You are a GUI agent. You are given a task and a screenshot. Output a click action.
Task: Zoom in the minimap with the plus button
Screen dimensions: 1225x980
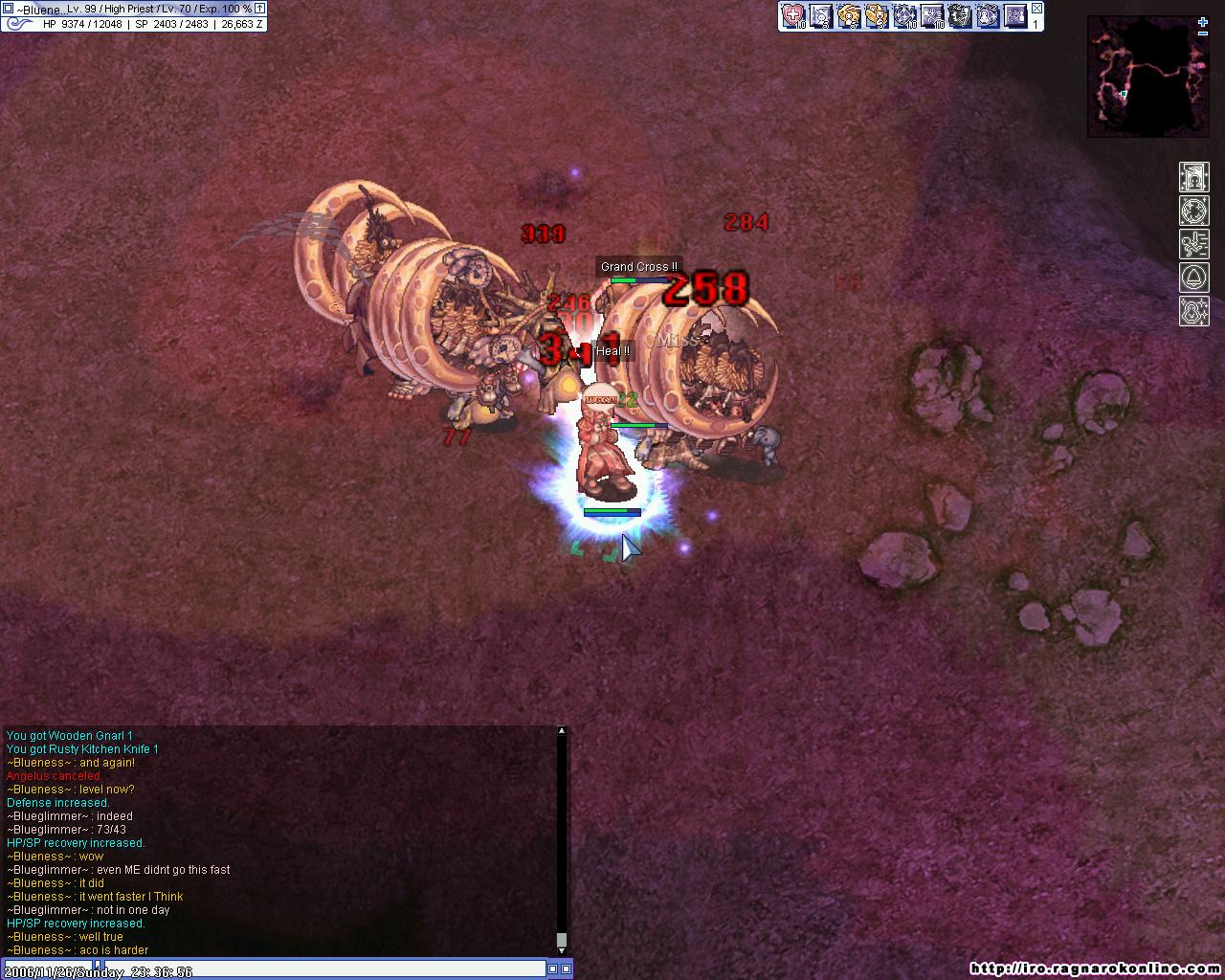pyautogui.click(x=1203, y=21)
